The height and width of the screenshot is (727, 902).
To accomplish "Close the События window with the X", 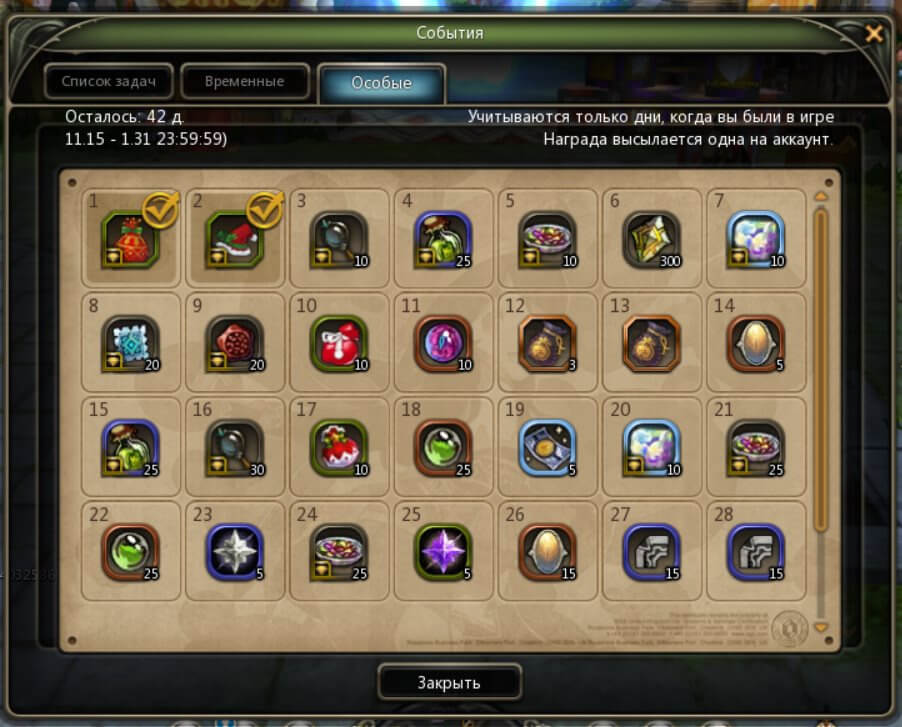I will 874,34.
